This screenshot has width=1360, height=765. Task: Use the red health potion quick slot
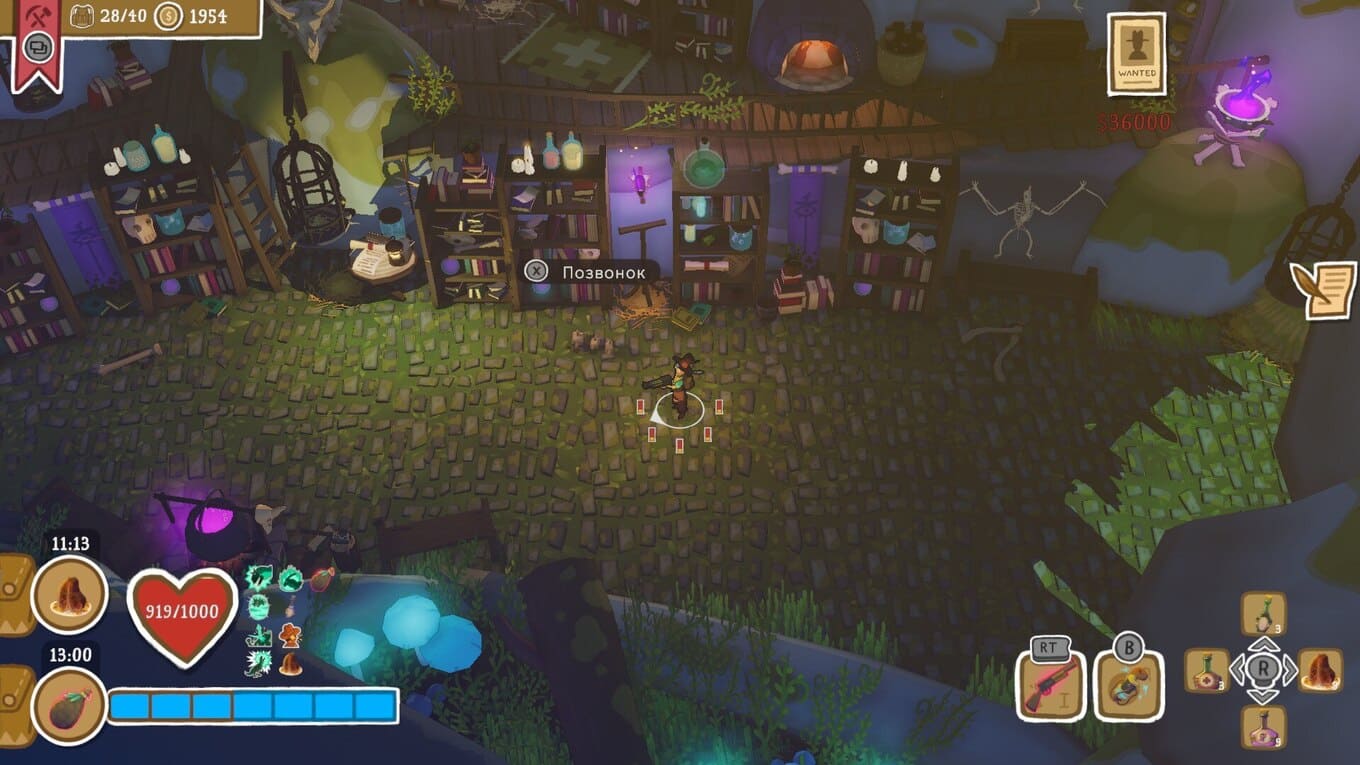pyautogui.click(x=1207, y=671)
